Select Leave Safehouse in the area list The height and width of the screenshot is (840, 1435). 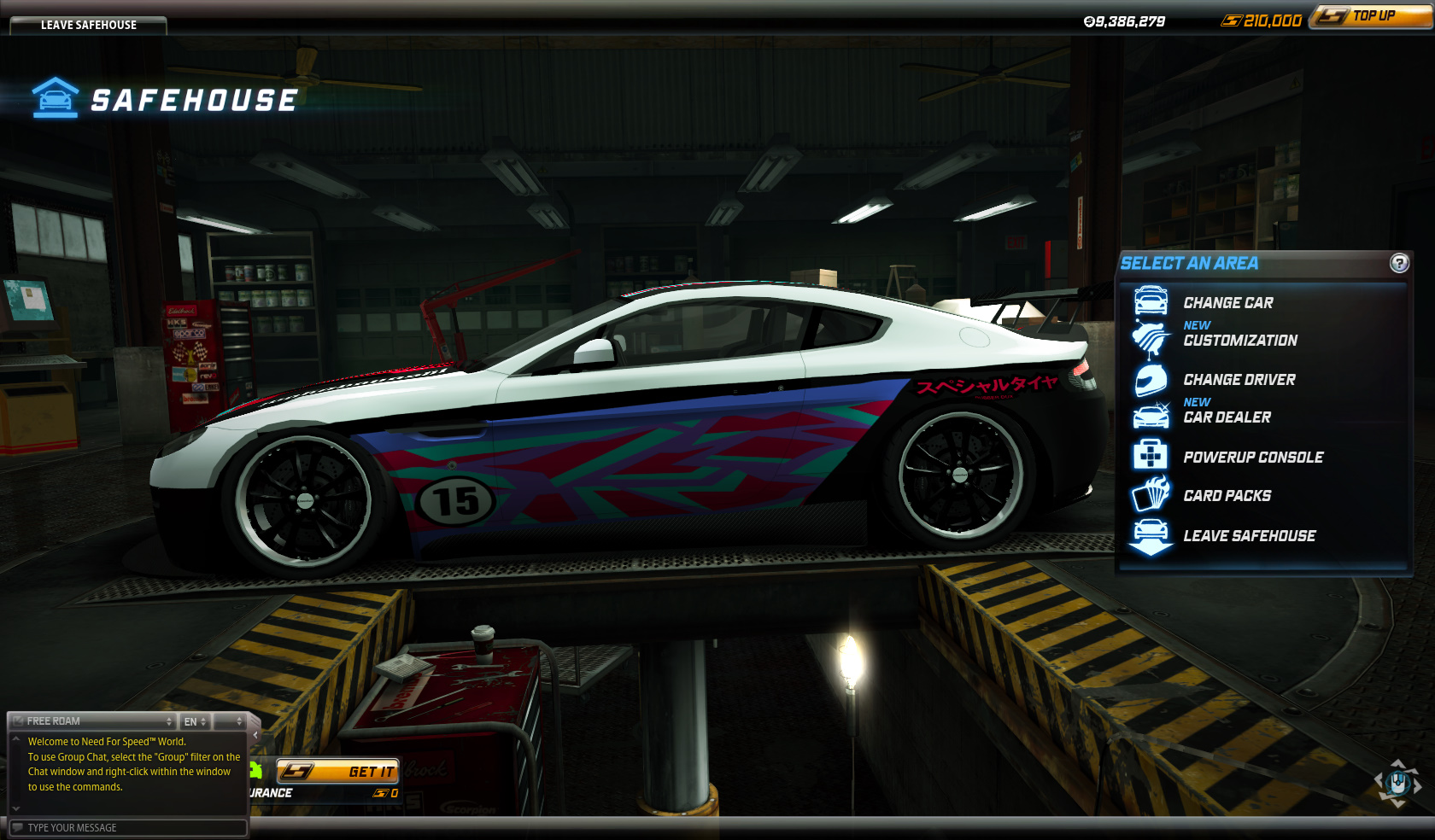click(x=1249, y=536)
